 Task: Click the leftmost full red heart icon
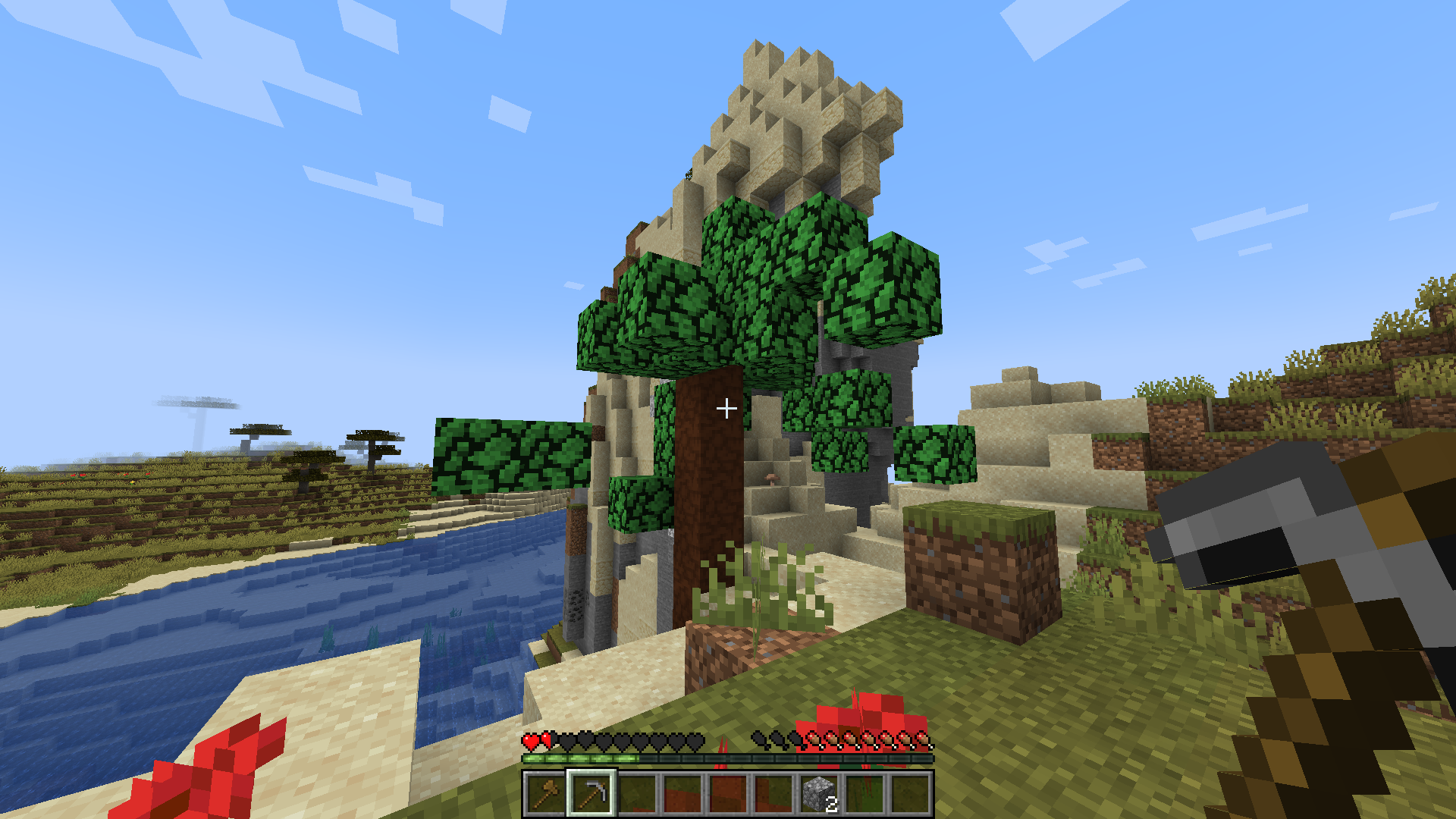(529, 741)
